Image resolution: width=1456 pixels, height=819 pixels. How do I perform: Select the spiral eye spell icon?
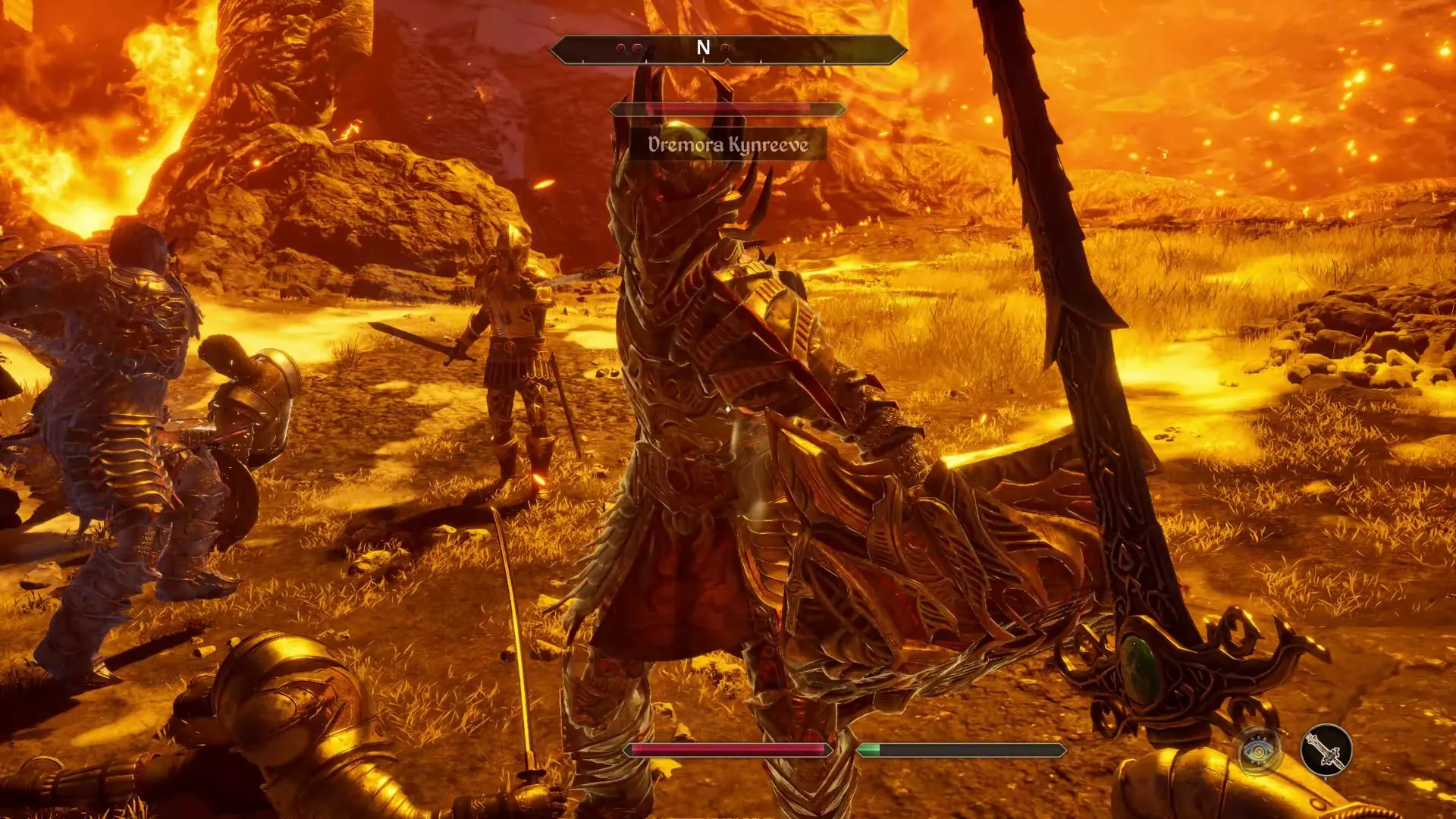coord(1257,751)
